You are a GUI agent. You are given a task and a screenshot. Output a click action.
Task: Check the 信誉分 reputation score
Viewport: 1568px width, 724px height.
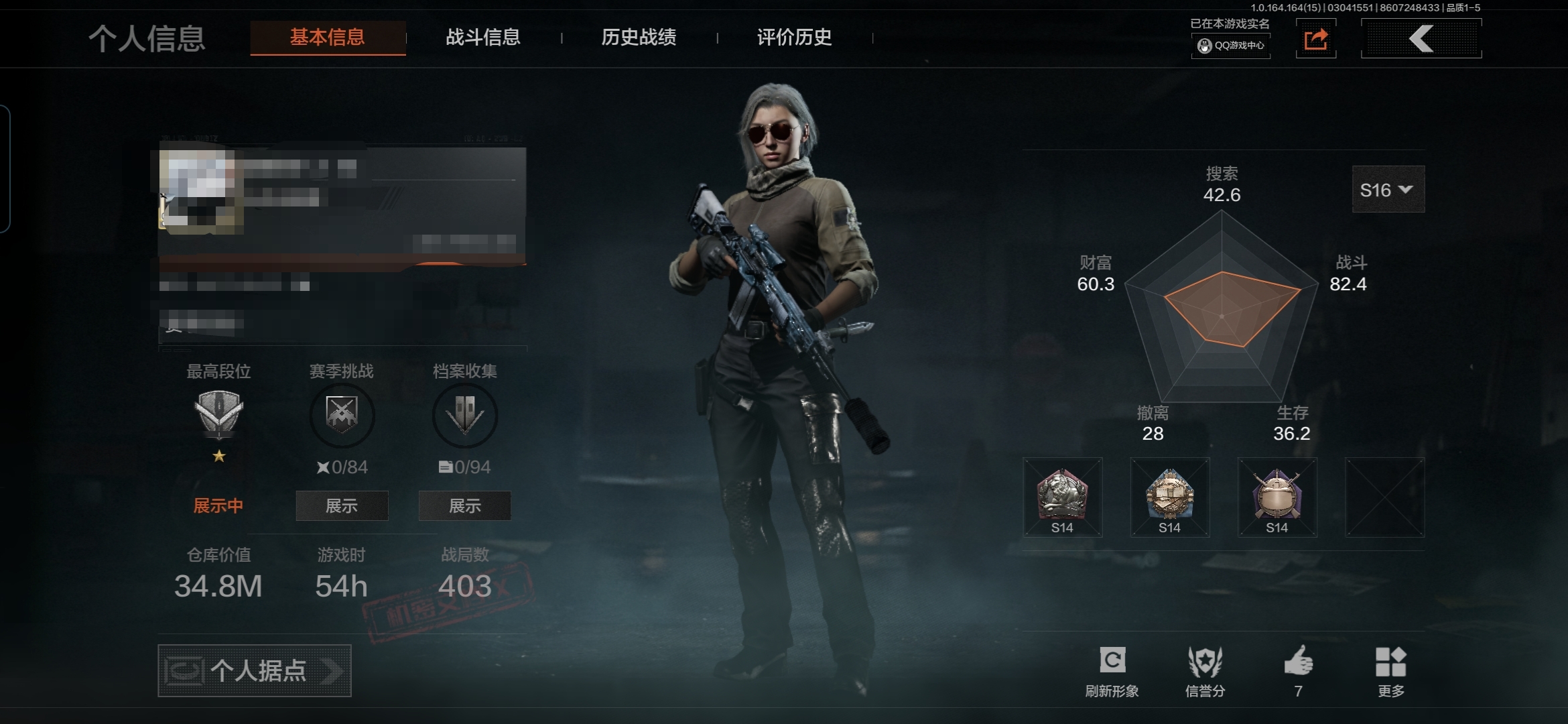click(1205, 671)
